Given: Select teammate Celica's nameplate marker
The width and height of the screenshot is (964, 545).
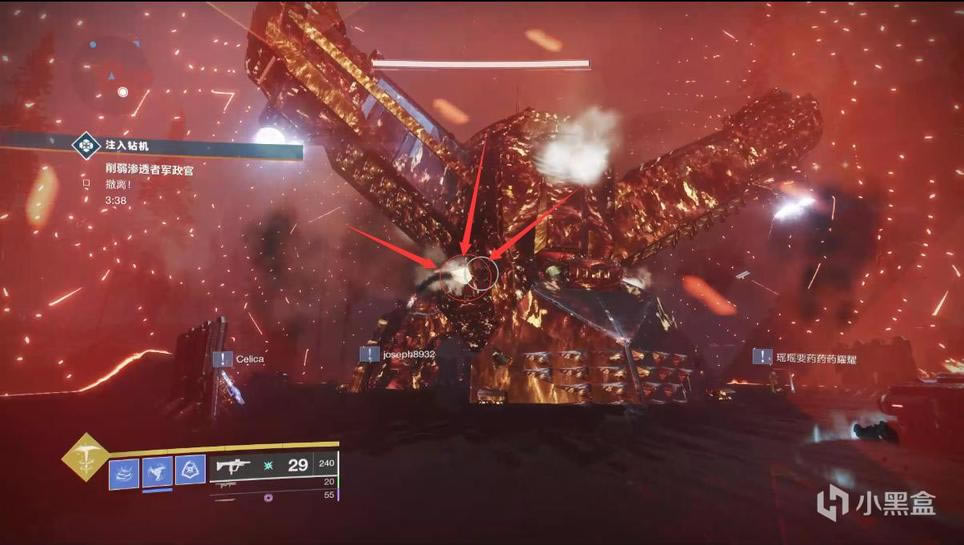Looking at the screenshot, I should 237,358.
